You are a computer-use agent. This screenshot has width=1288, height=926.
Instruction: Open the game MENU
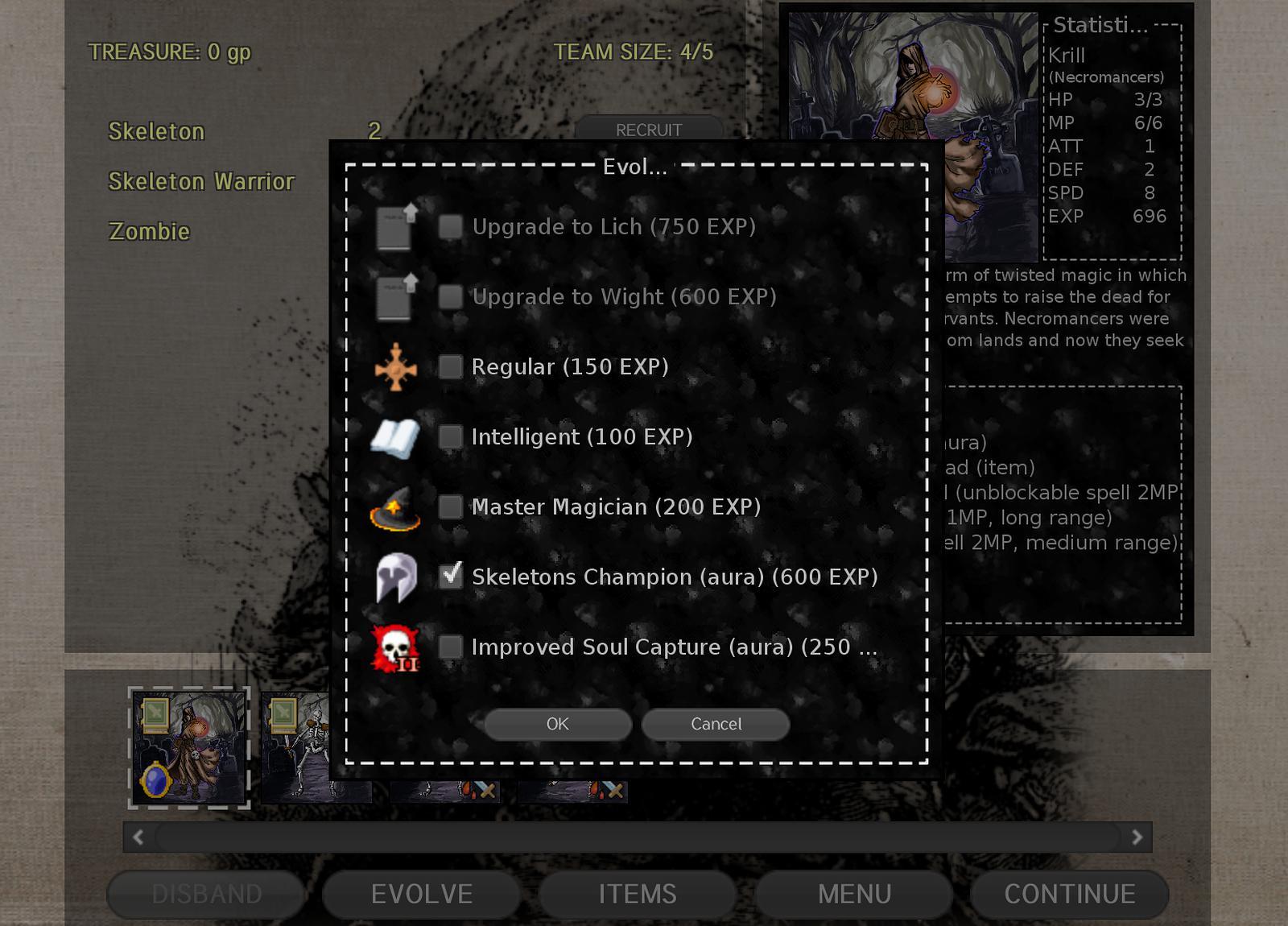point(855,893)
